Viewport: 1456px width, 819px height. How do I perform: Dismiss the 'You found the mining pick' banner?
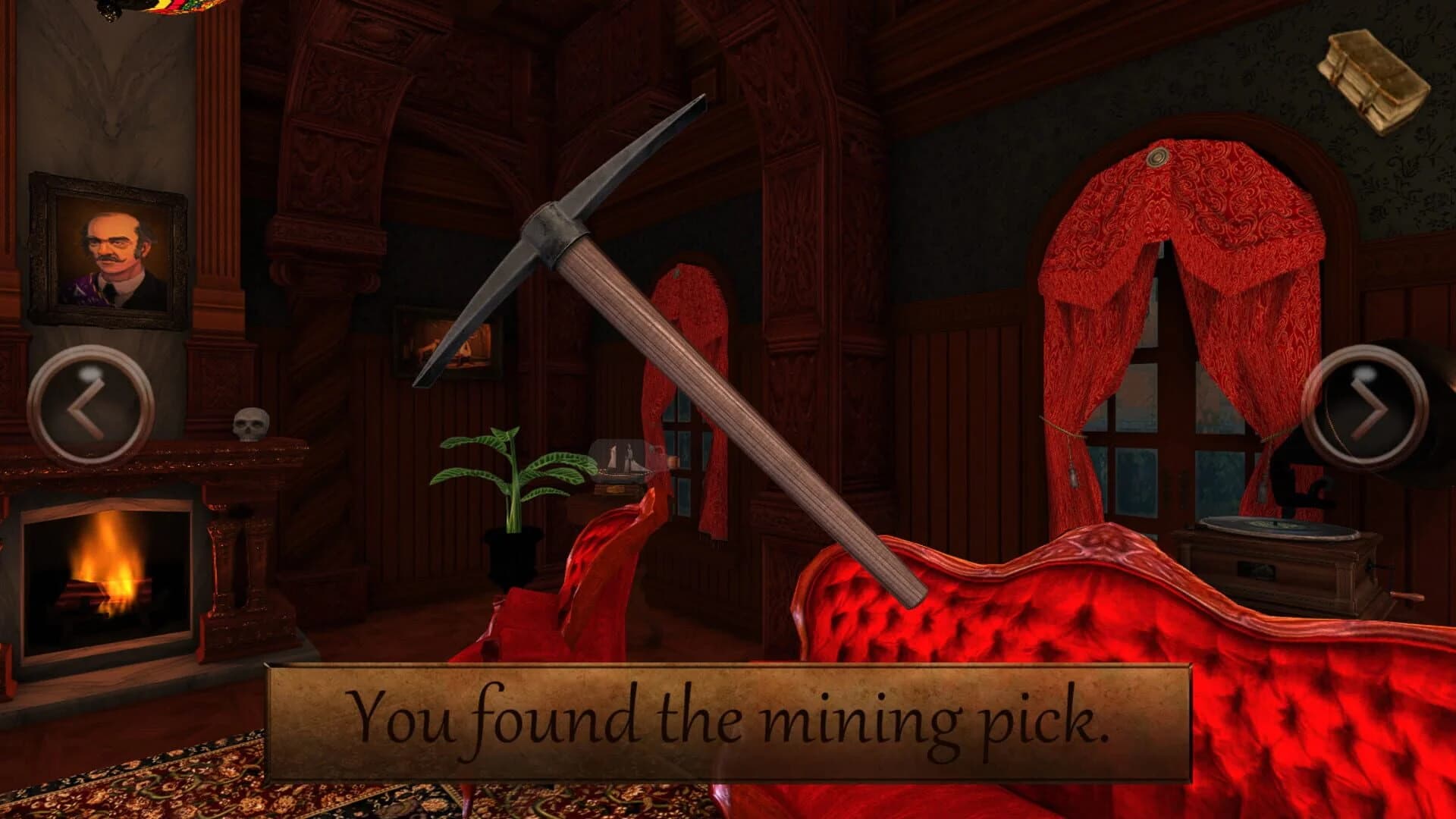point(728,720)
